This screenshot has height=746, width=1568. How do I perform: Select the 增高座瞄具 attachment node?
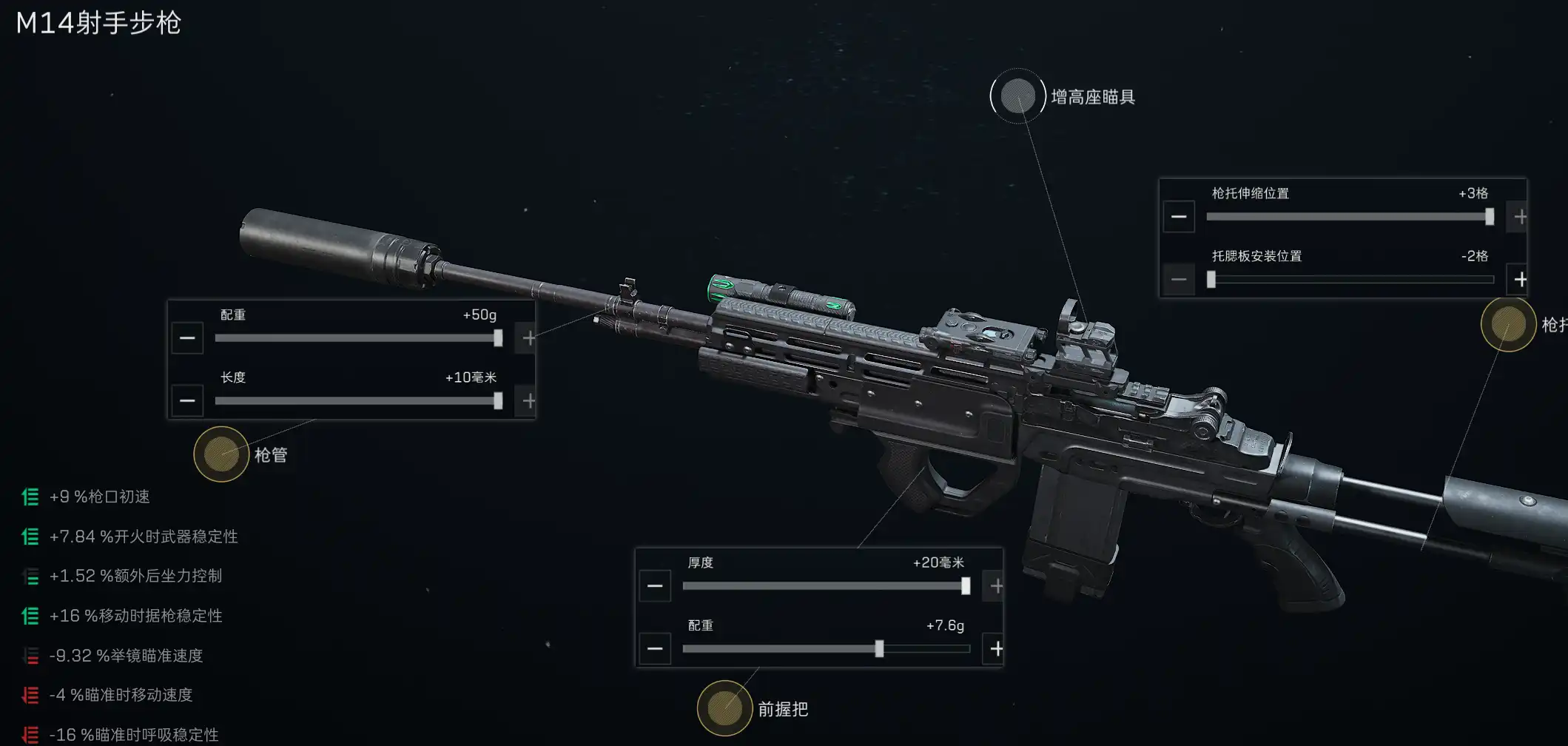click(x=1017, y=96)
